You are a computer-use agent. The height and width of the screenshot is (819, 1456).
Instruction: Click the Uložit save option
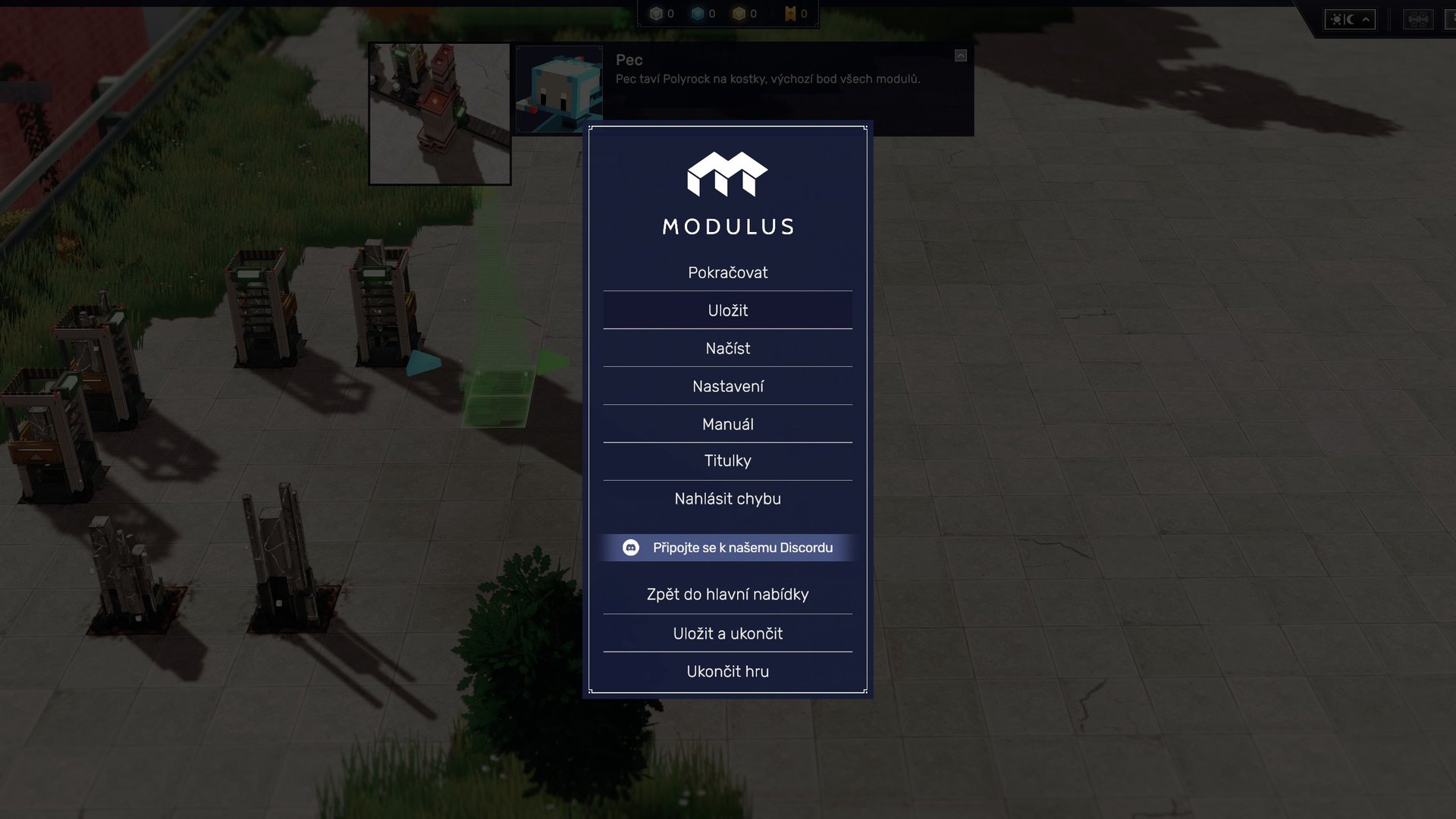coord(727,310)
